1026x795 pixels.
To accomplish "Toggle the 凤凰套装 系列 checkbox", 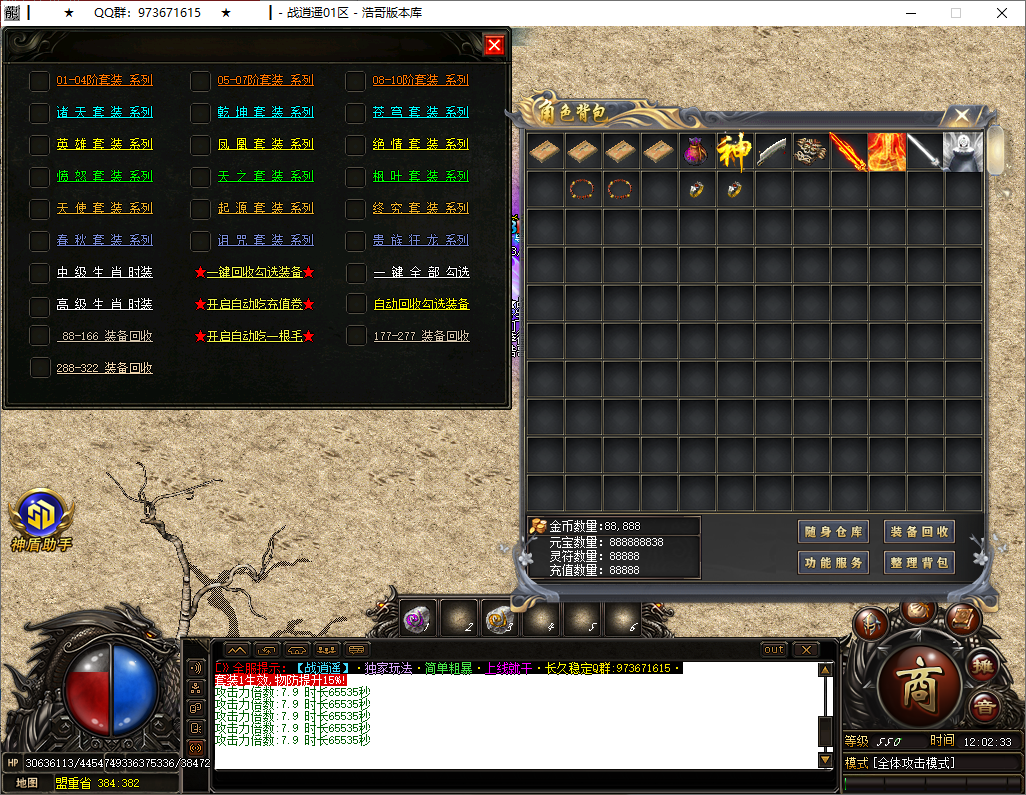I will 200,145.
